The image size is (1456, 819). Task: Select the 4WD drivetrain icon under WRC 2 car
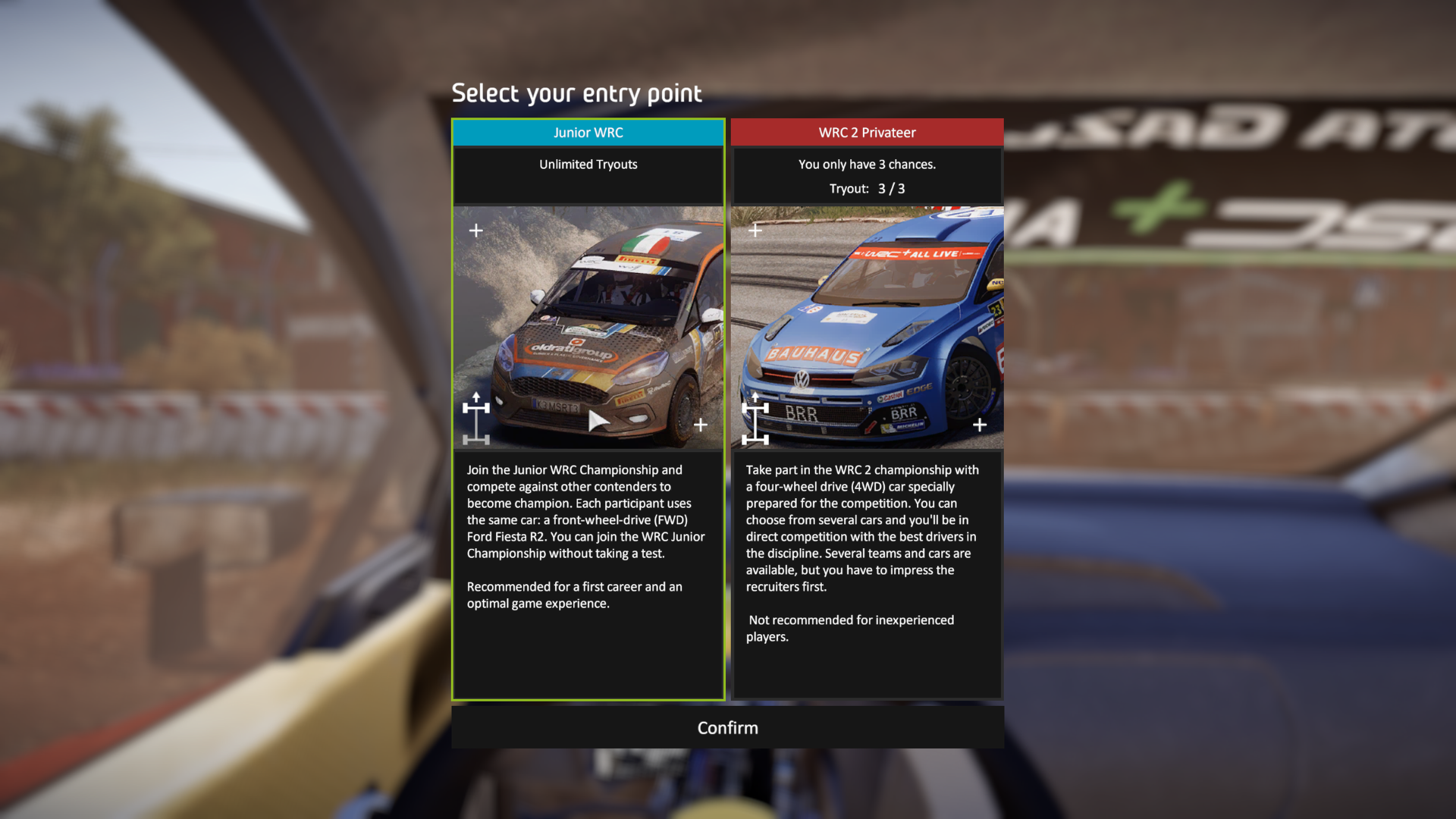(x=755, y=418)
